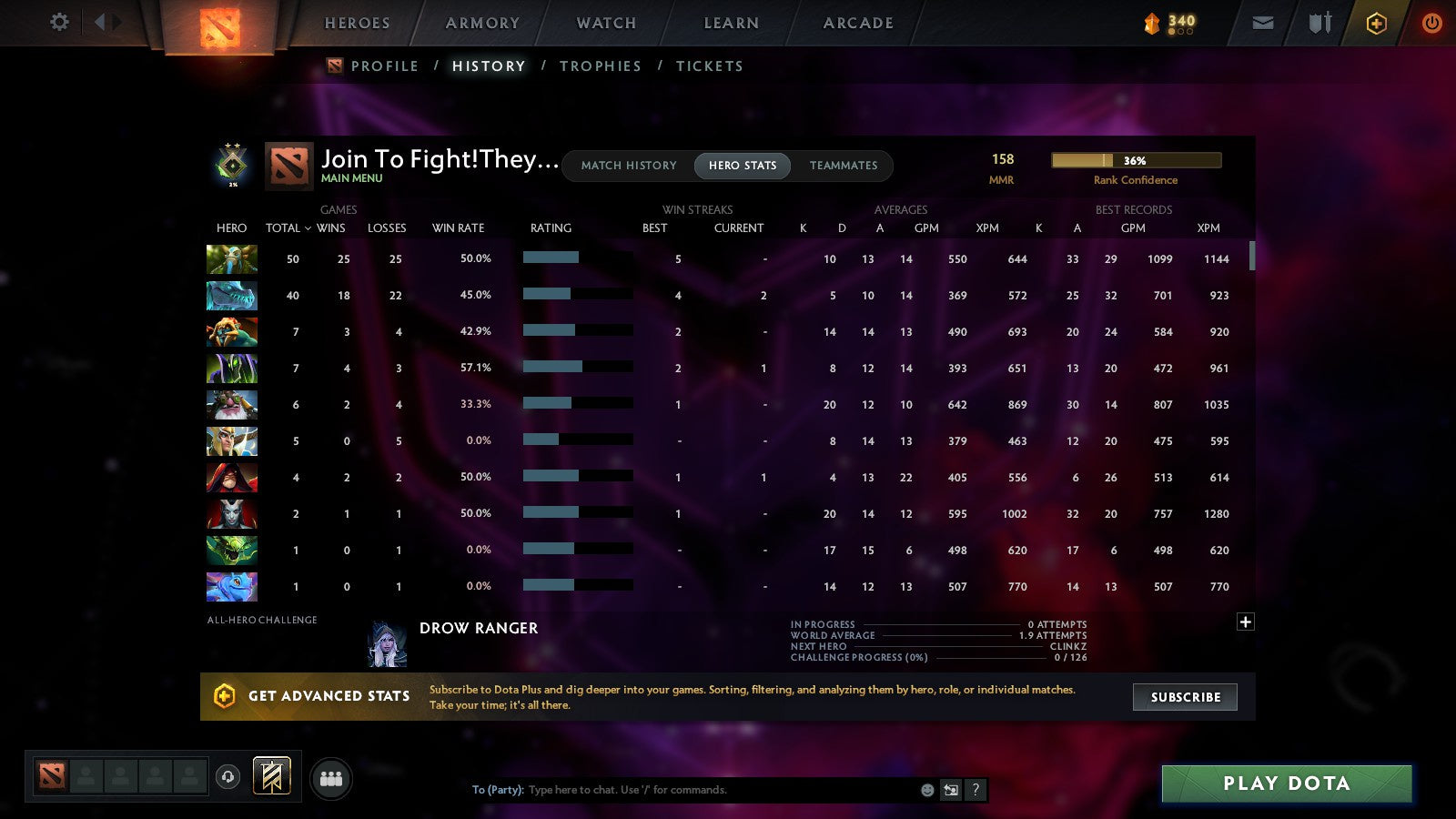1456x819 pixels.
Task: Expand the All-Hero Challenge plus button
Action: click(x=1245, y=622)
